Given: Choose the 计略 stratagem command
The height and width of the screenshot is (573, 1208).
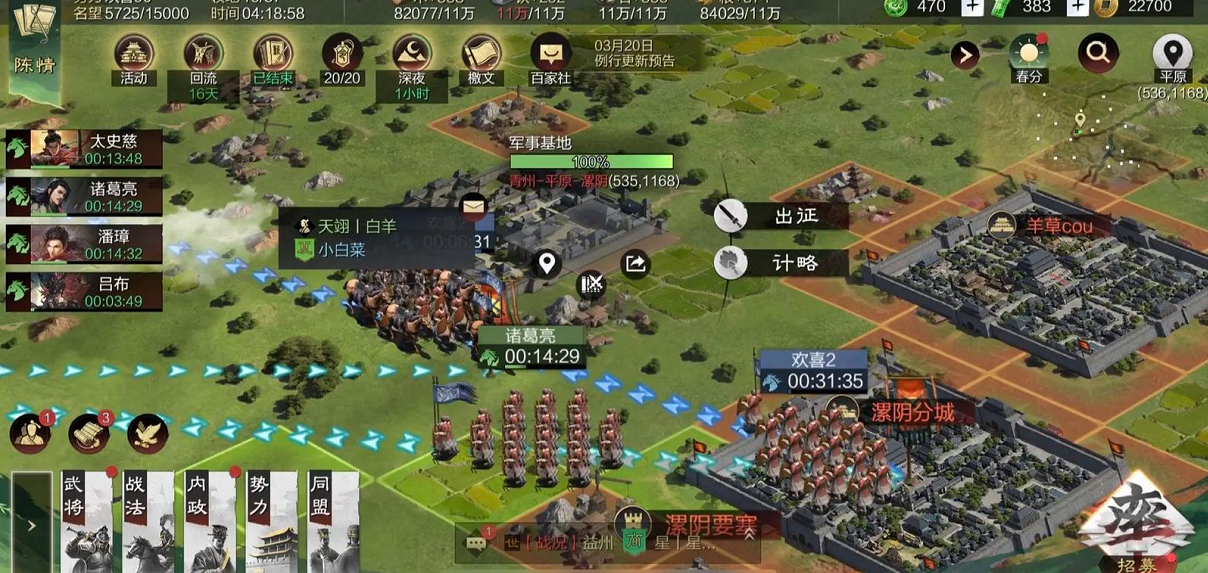Looking at the screenshot, I should (x=782, y=263).
